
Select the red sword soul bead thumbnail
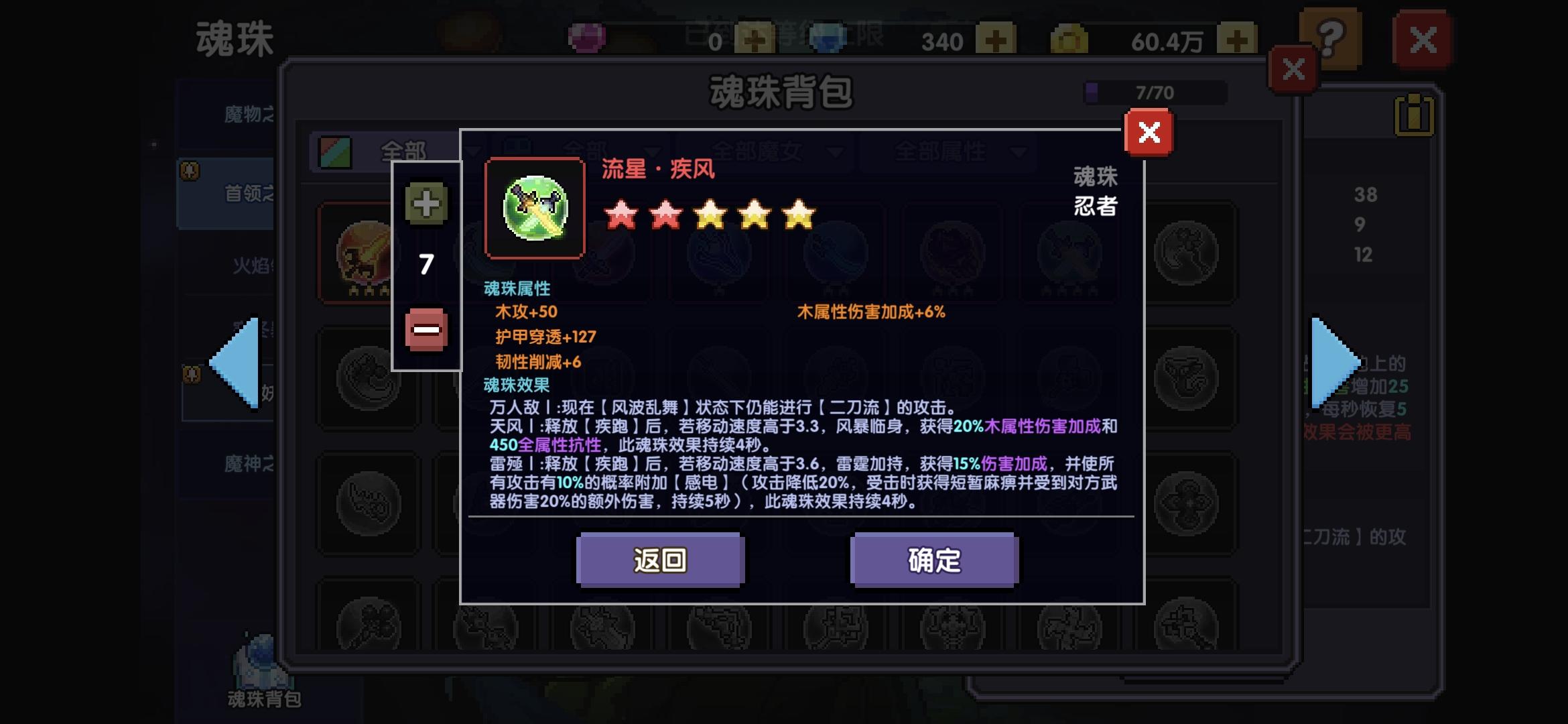click(x=362, y=258)
